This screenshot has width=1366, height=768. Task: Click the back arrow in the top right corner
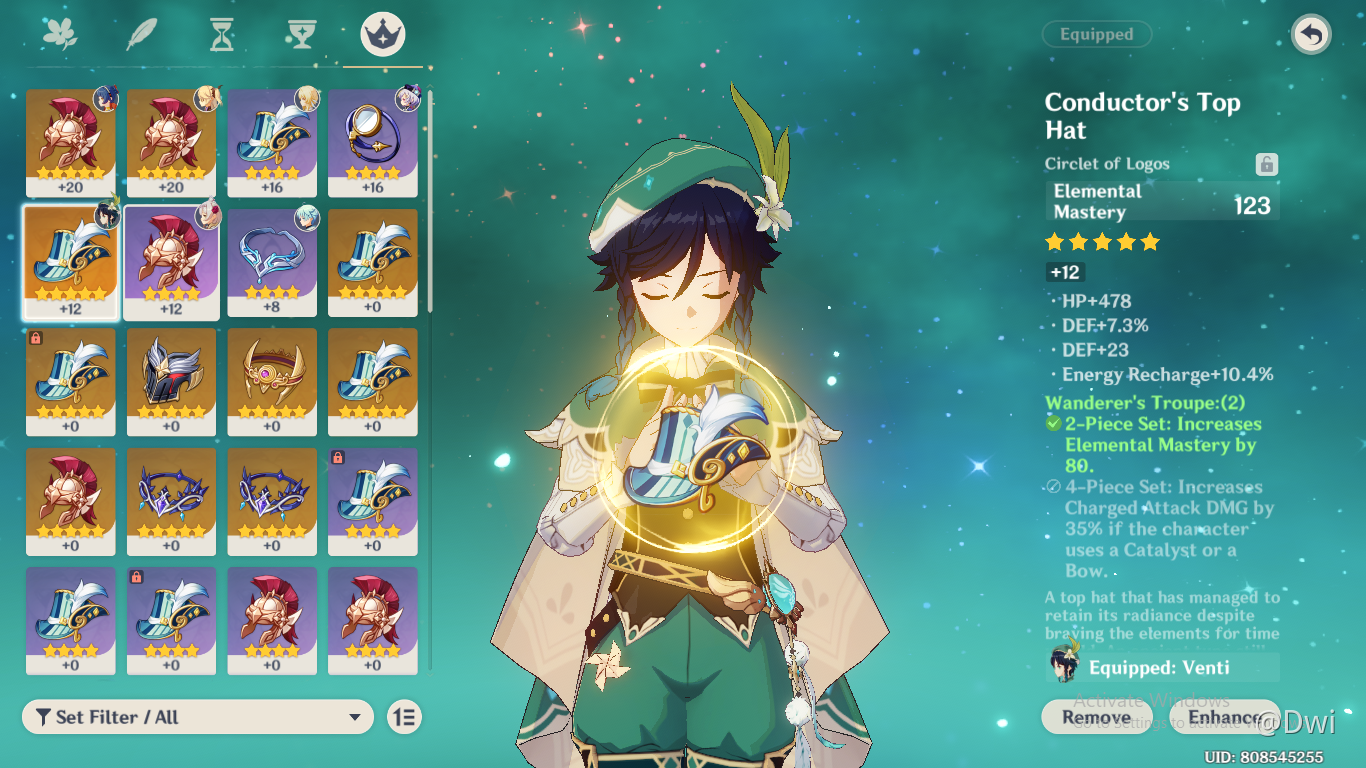point(1310,34)
